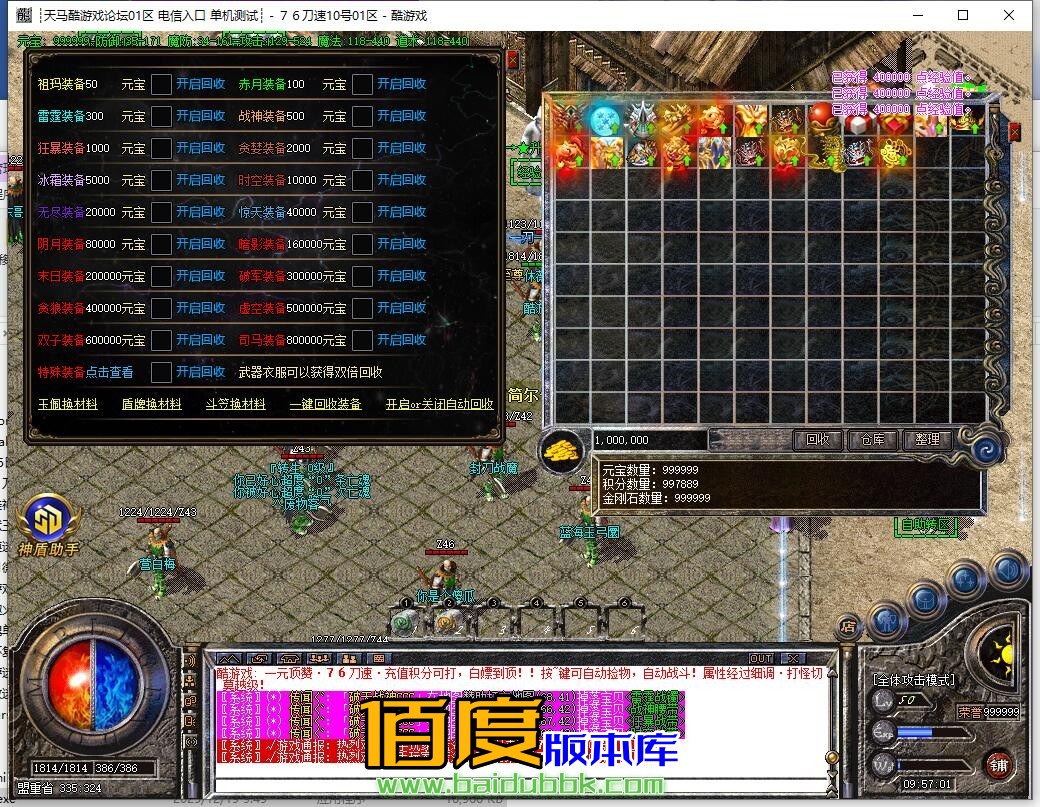This screenshot has height=807, width=1040.
Task: Close the equipment recycle panel
Action: [x=513, y=59]
